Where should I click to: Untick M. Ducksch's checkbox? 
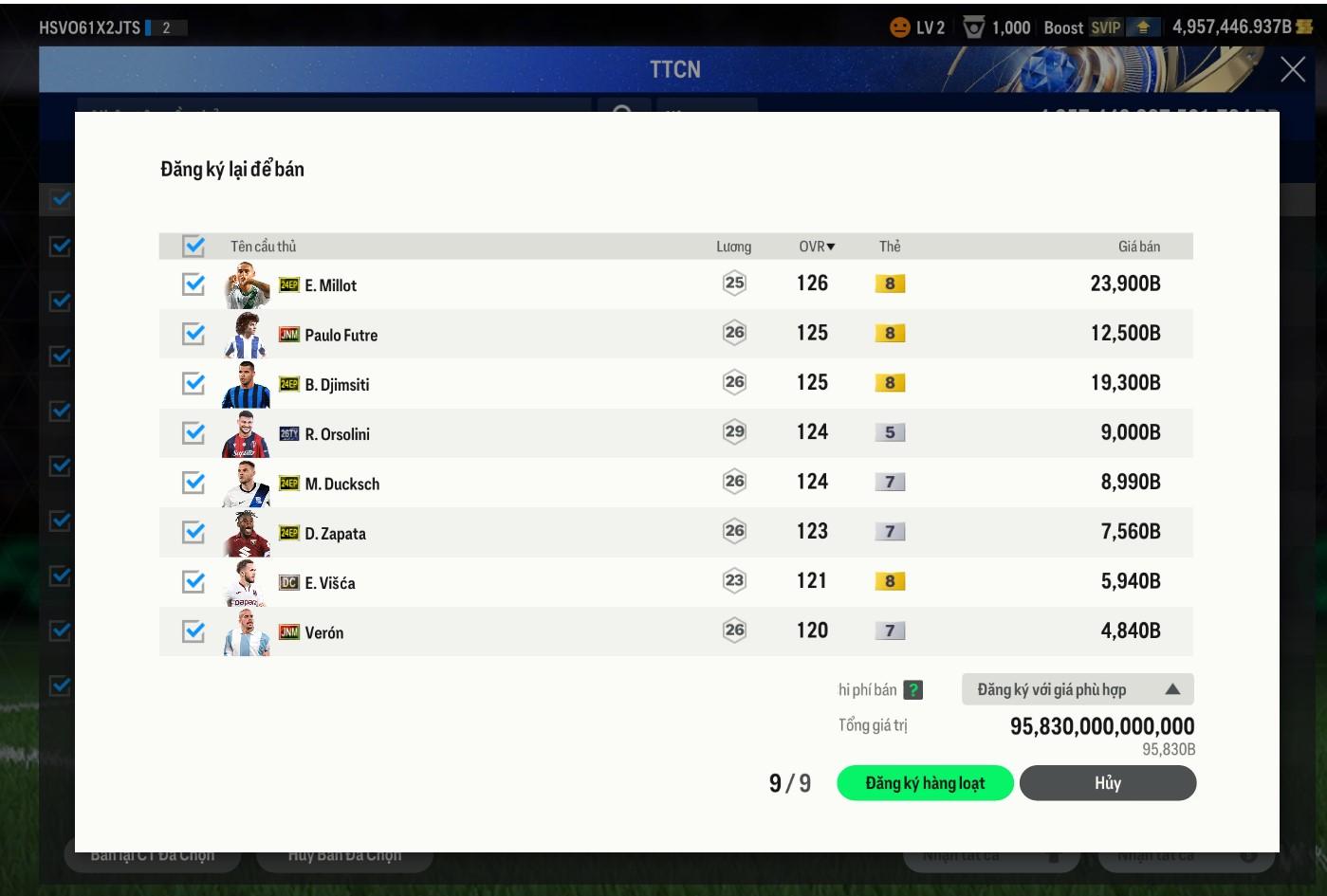point(194,483)
